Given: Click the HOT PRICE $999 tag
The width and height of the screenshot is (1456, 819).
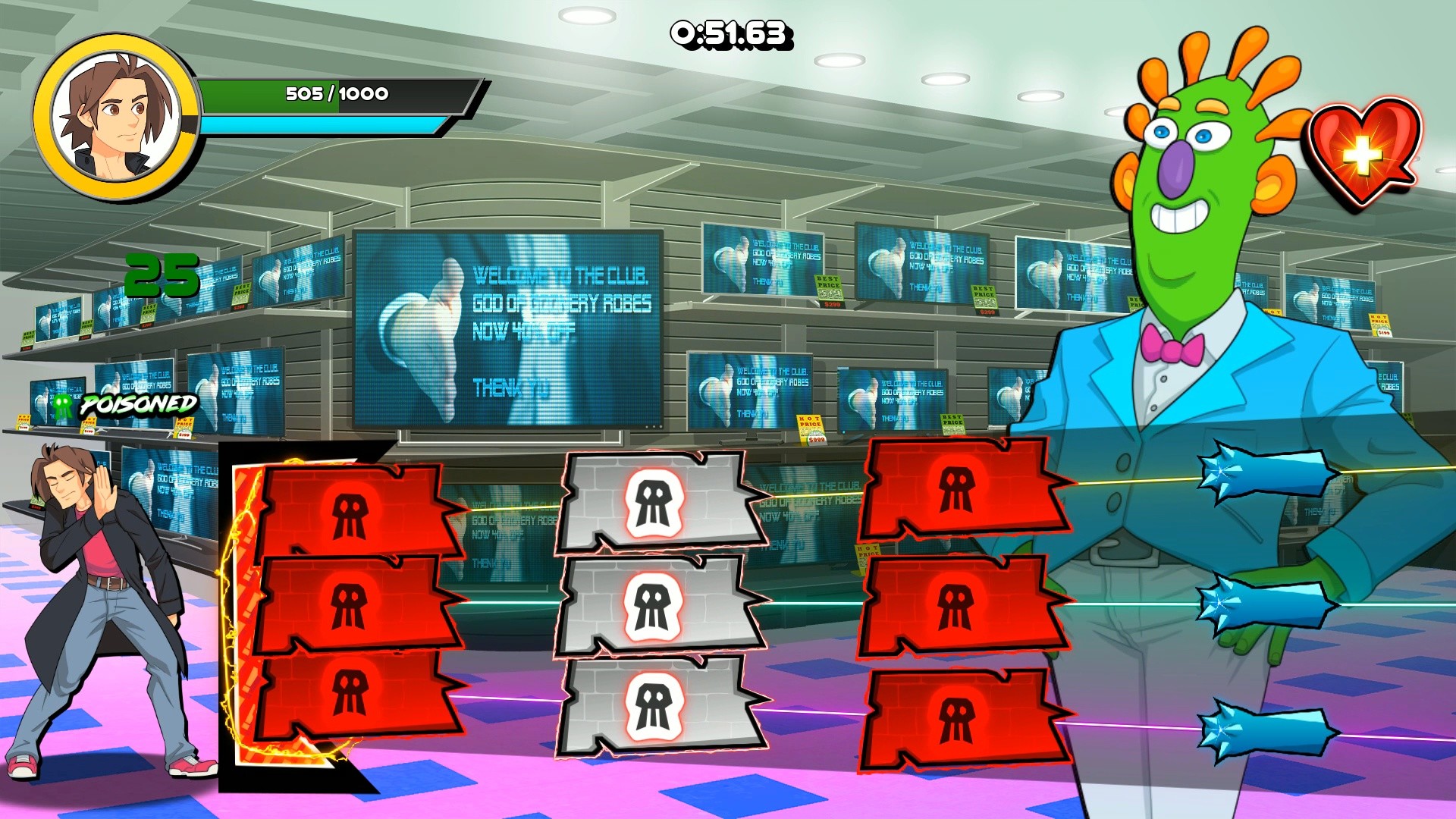Looking at the screenshot, I should click(x=811, y=427).
